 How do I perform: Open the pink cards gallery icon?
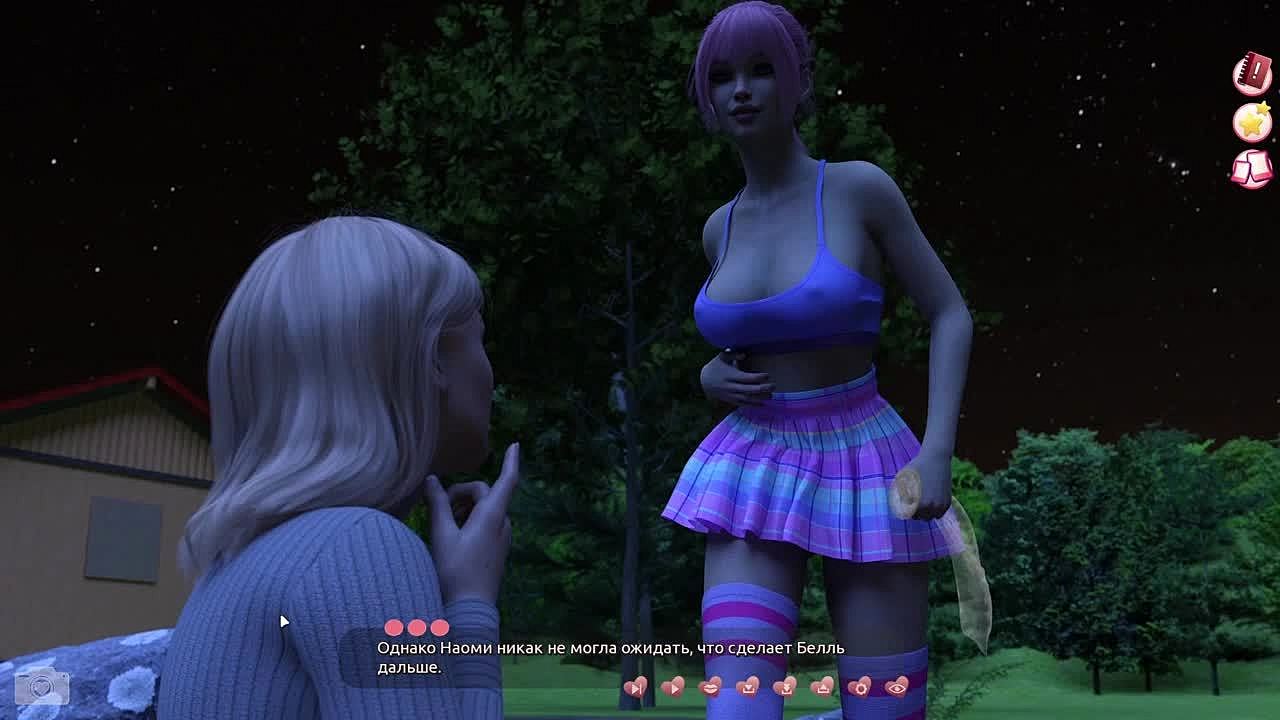click(1251, 168)
